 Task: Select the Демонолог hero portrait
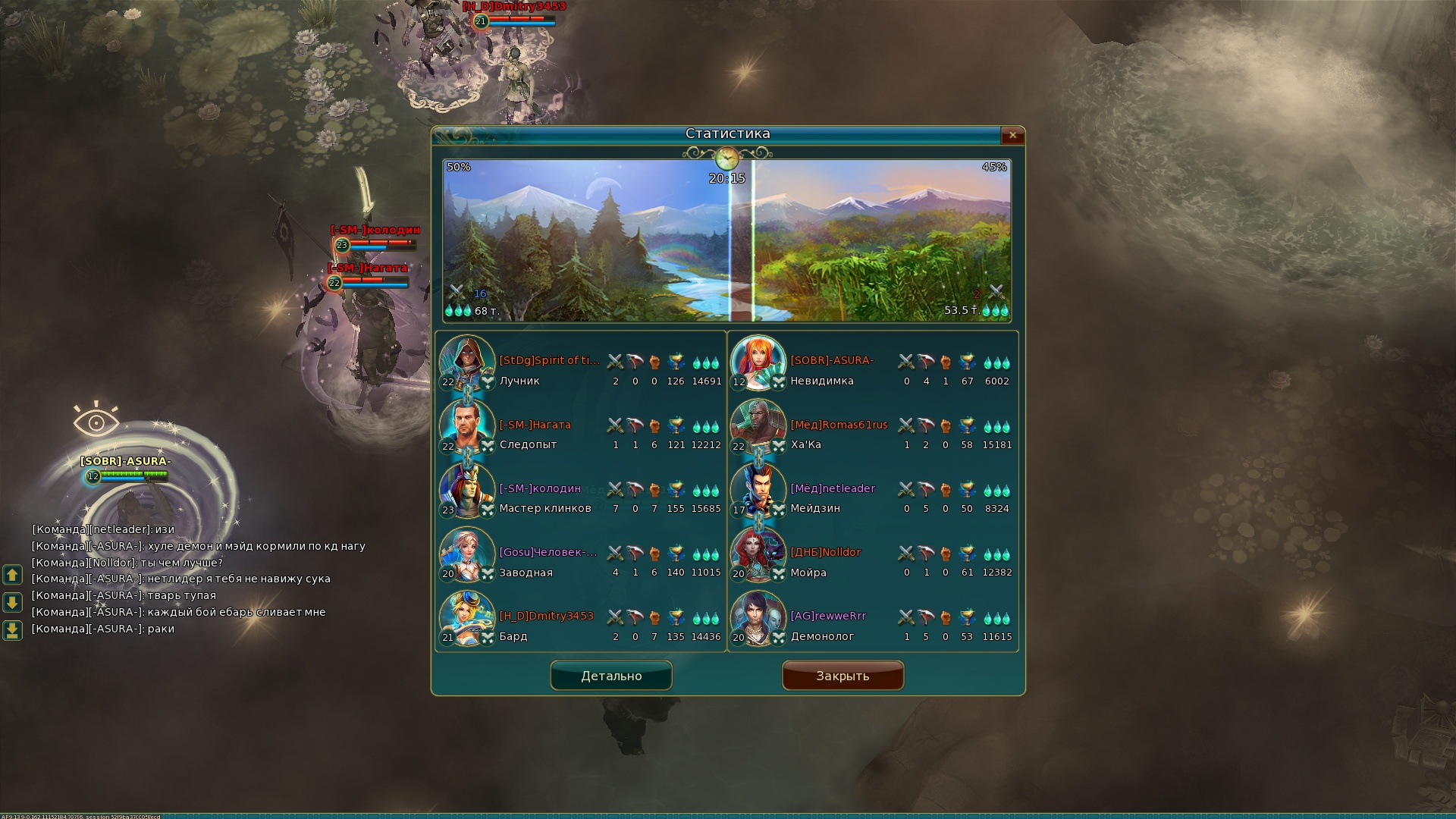coord(758,618)
